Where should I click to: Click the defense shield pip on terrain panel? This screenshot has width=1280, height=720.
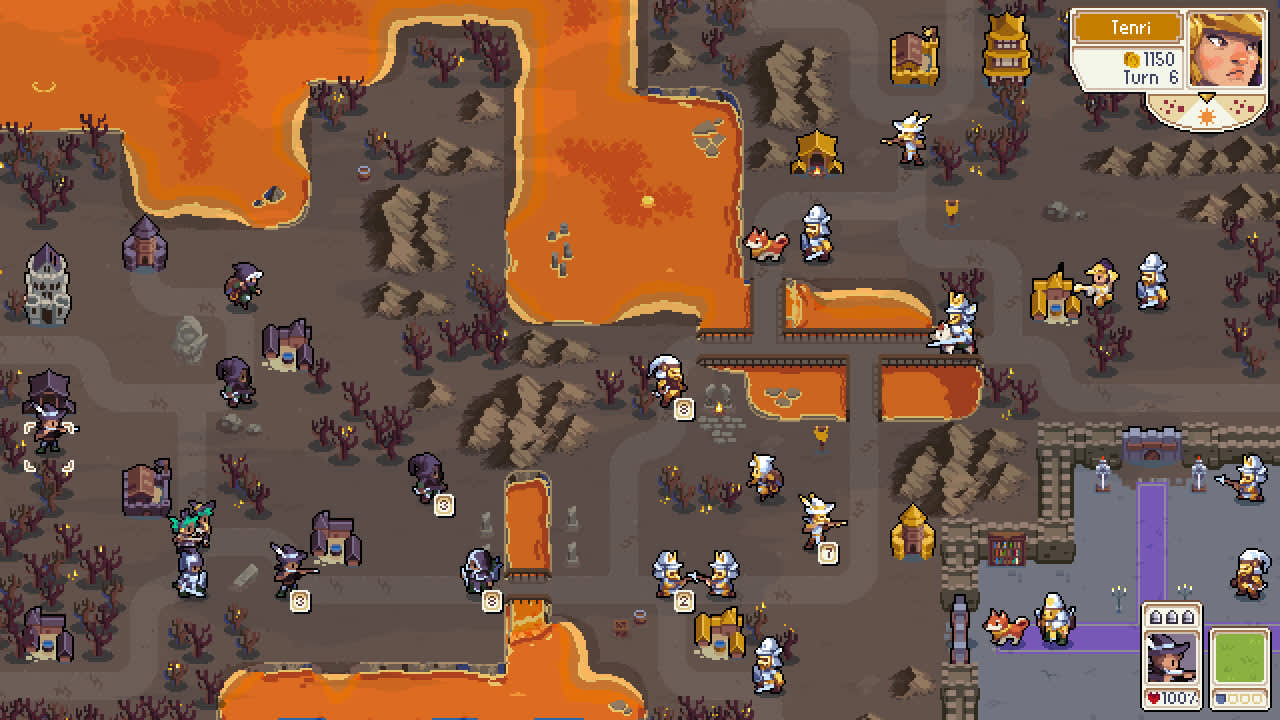coord(1219,698)
